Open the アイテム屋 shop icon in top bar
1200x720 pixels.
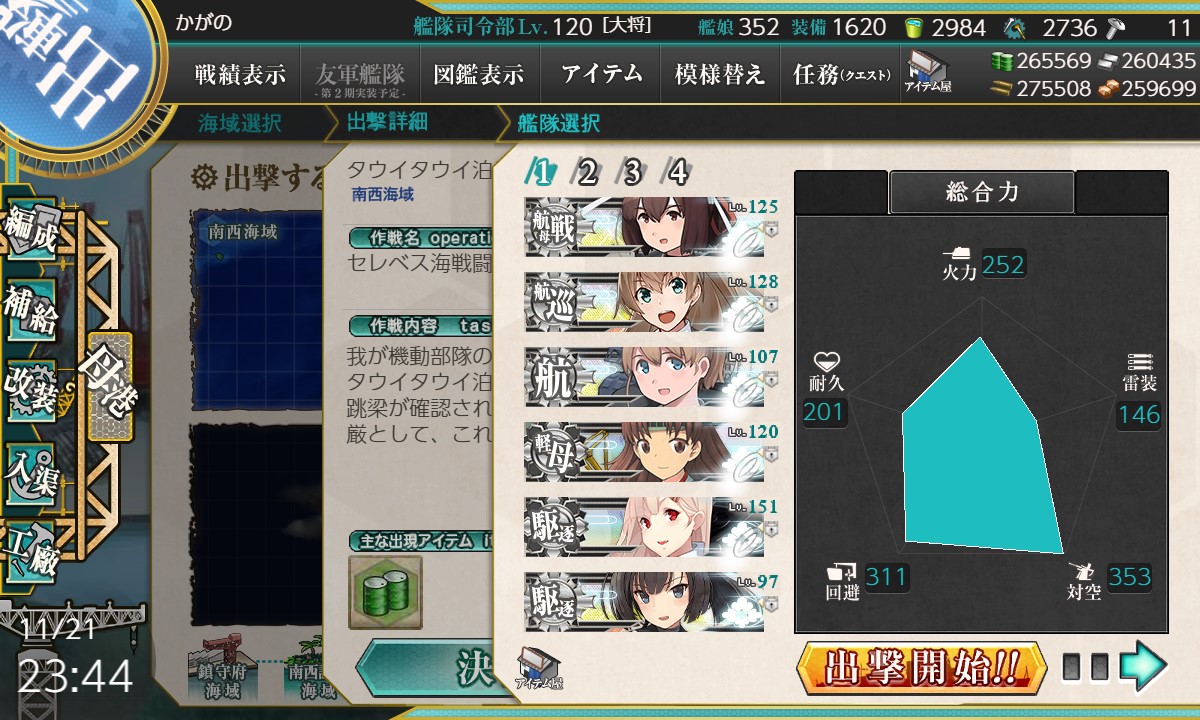point(927,72)
